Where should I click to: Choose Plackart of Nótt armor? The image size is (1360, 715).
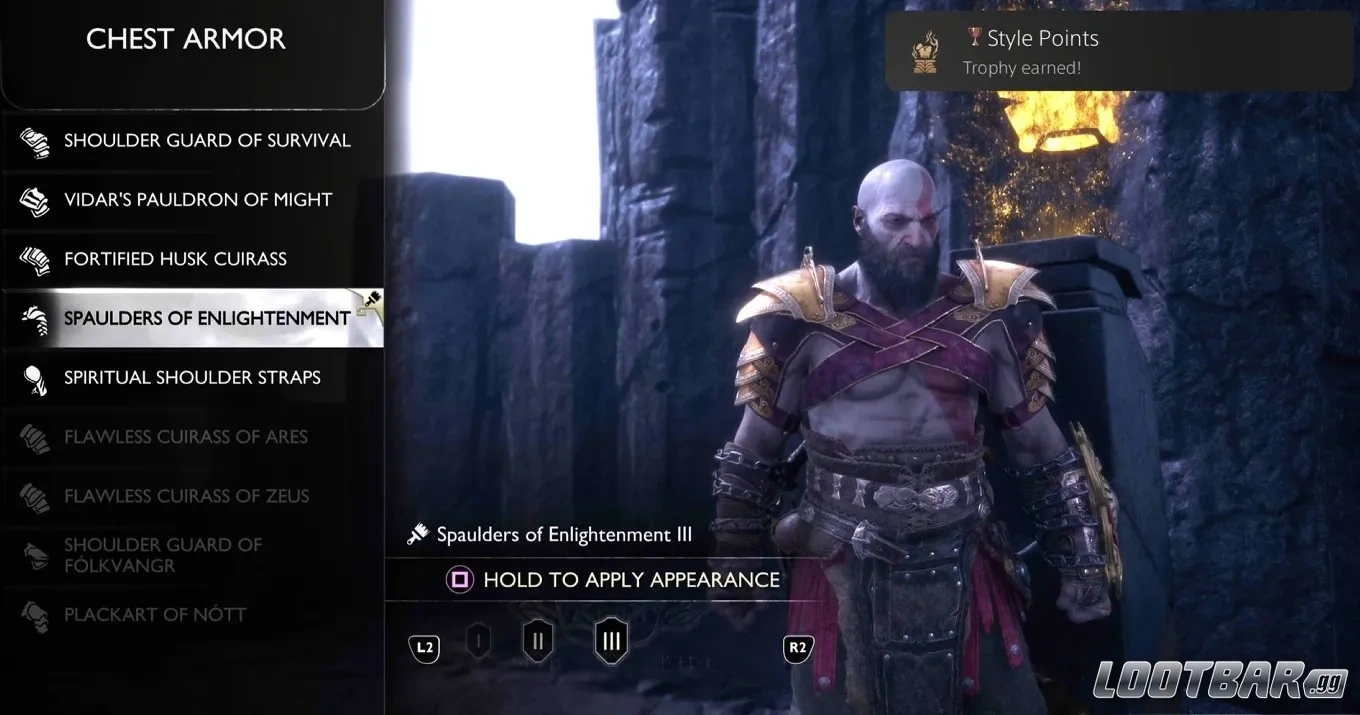pyautogui.click(x=192, y=614)
